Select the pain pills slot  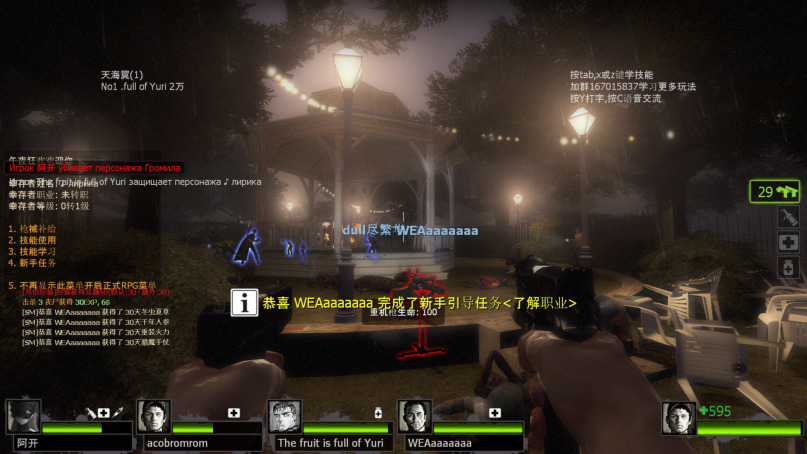click(x=789, y=268)
